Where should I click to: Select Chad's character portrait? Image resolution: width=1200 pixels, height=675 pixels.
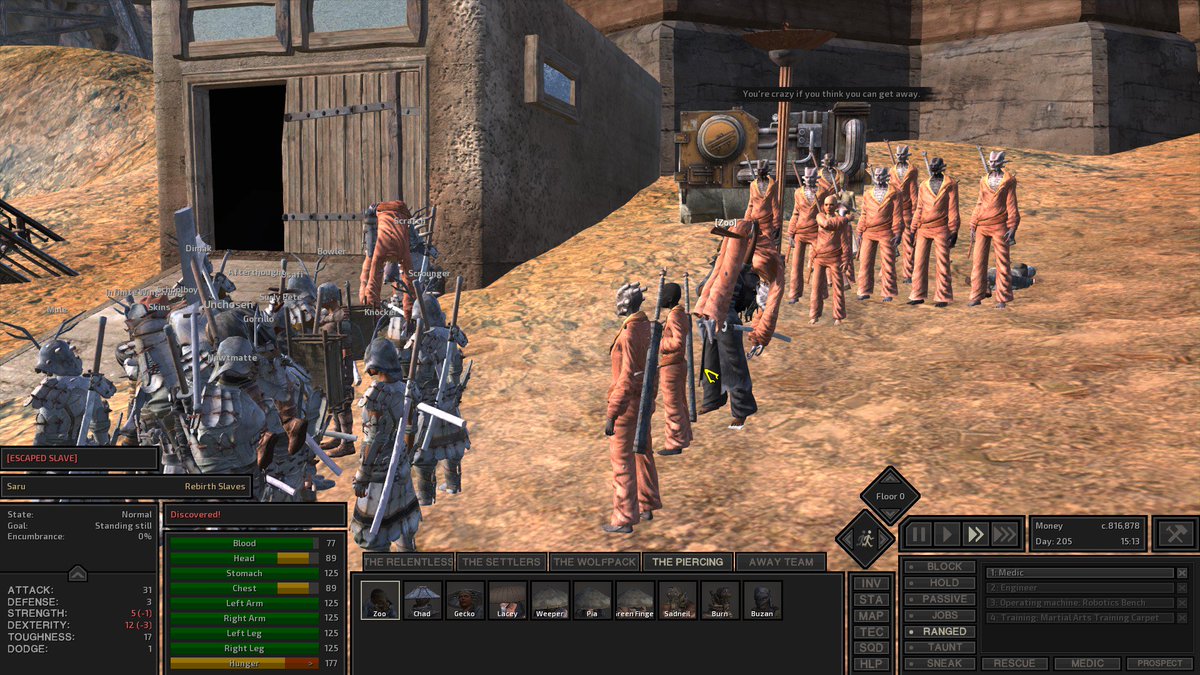[422, 600]
